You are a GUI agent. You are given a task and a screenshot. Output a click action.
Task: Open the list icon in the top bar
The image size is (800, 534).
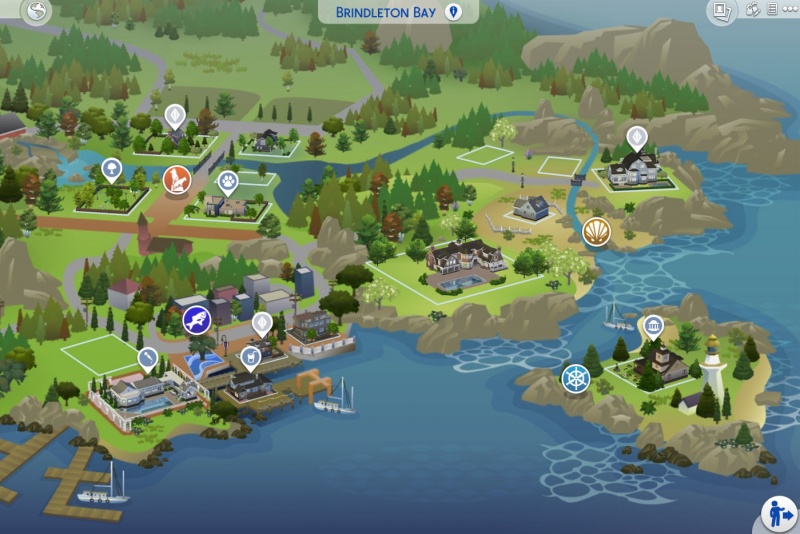770,11
